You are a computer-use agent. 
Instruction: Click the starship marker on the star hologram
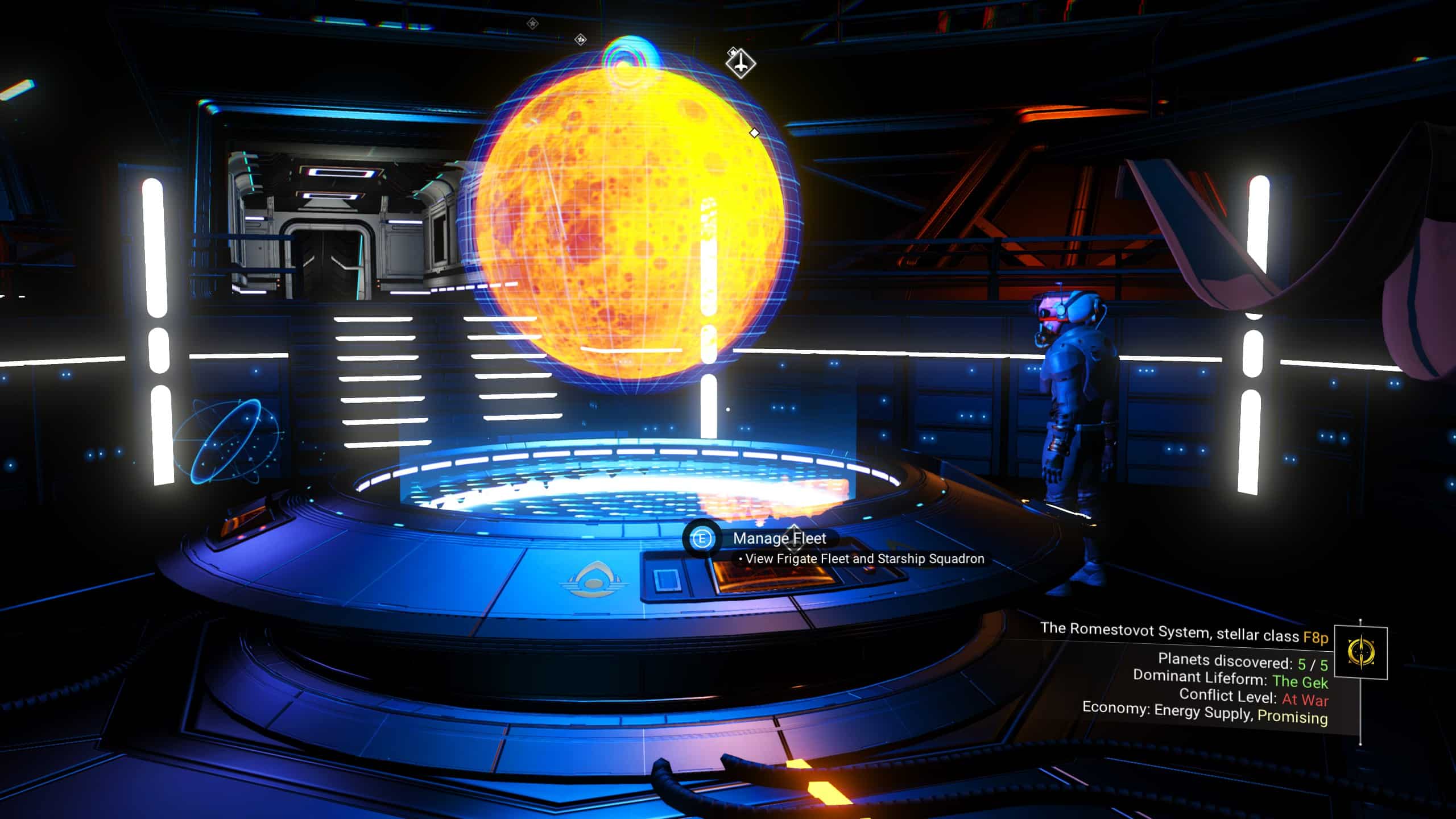(x=741, y=63)
